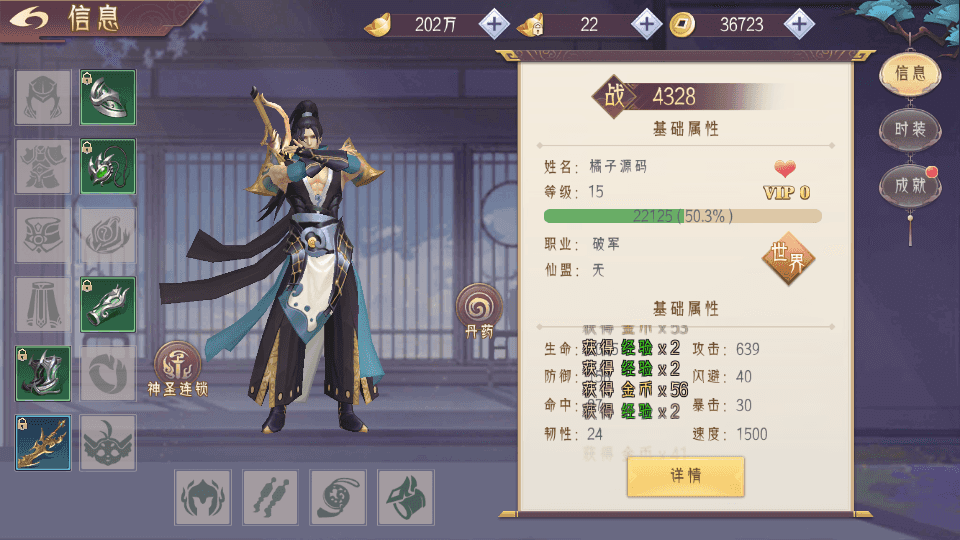Image resolution: width=960 pixels, height=540 pixels.
Task: Switch to the 信息 info tab
Action: pos(909,73)
